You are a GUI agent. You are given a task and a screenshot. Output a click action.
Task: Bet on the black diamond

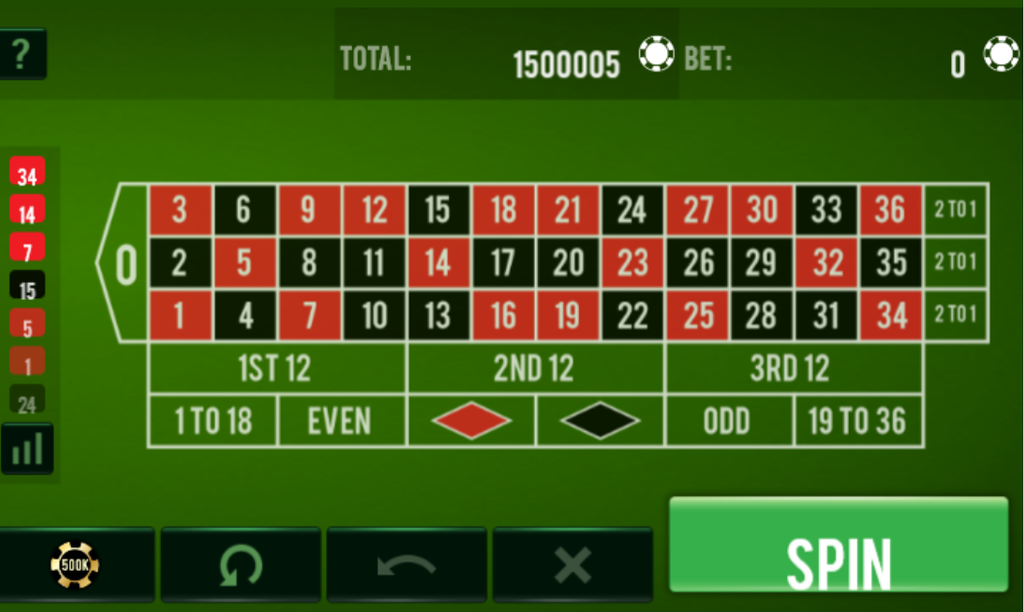coord(600,421)
